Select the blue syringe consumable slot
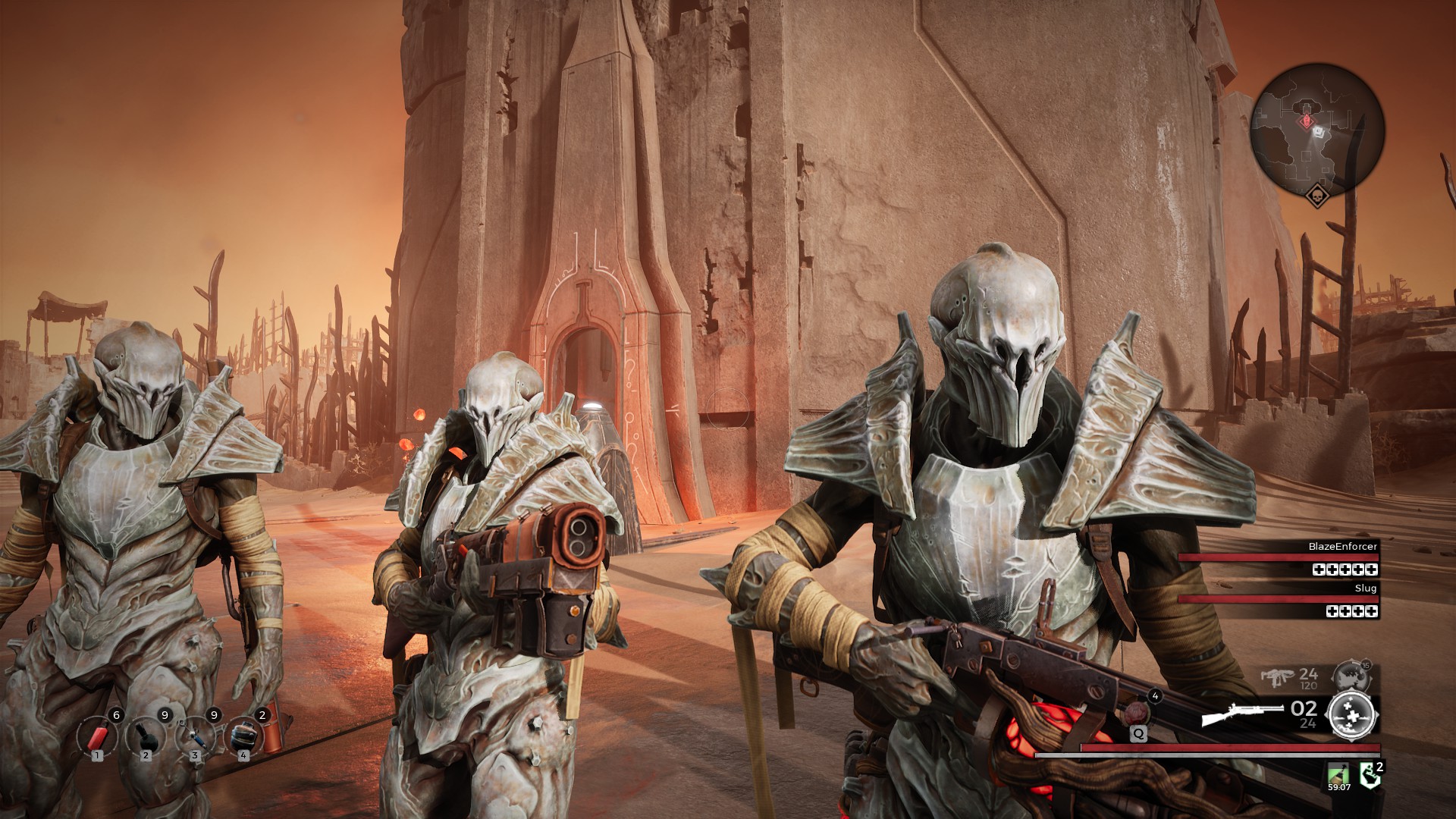 [x=195, y=734]
